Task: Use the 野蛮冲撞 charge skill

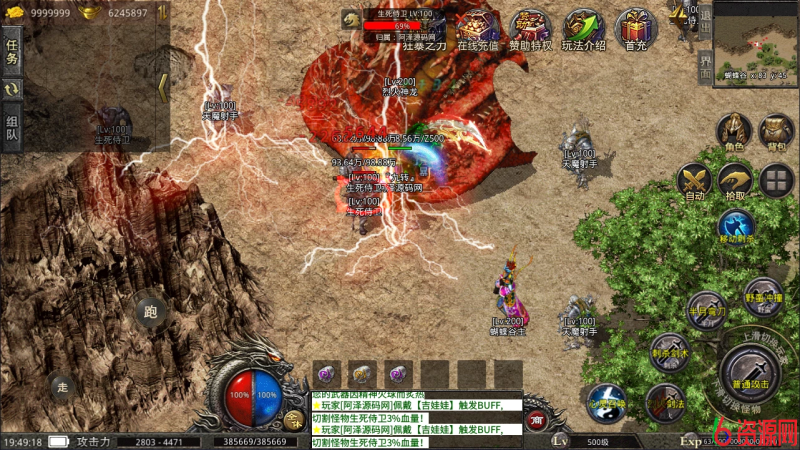Action: [763, 297]
